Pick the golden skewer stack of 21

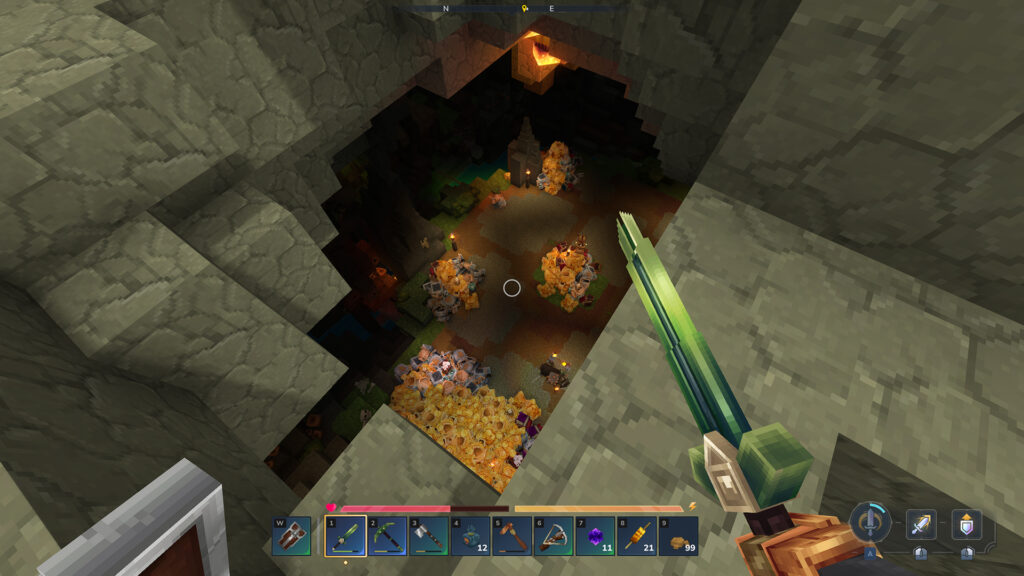pos(637,536)
